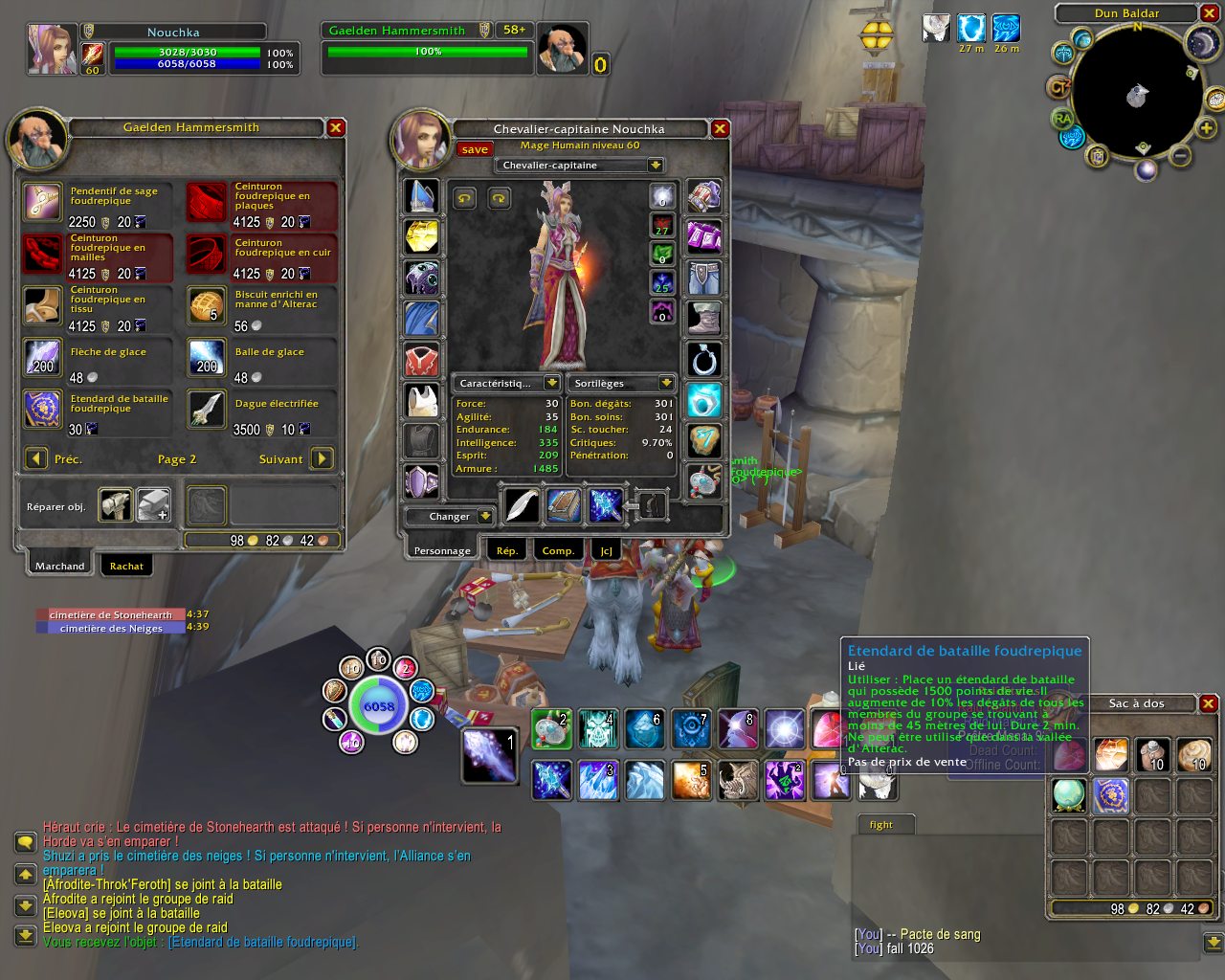Buy the Pendentif de sage foudrepique item
The height and width of the screenshot is (980, 1225).
pos(44,203)
